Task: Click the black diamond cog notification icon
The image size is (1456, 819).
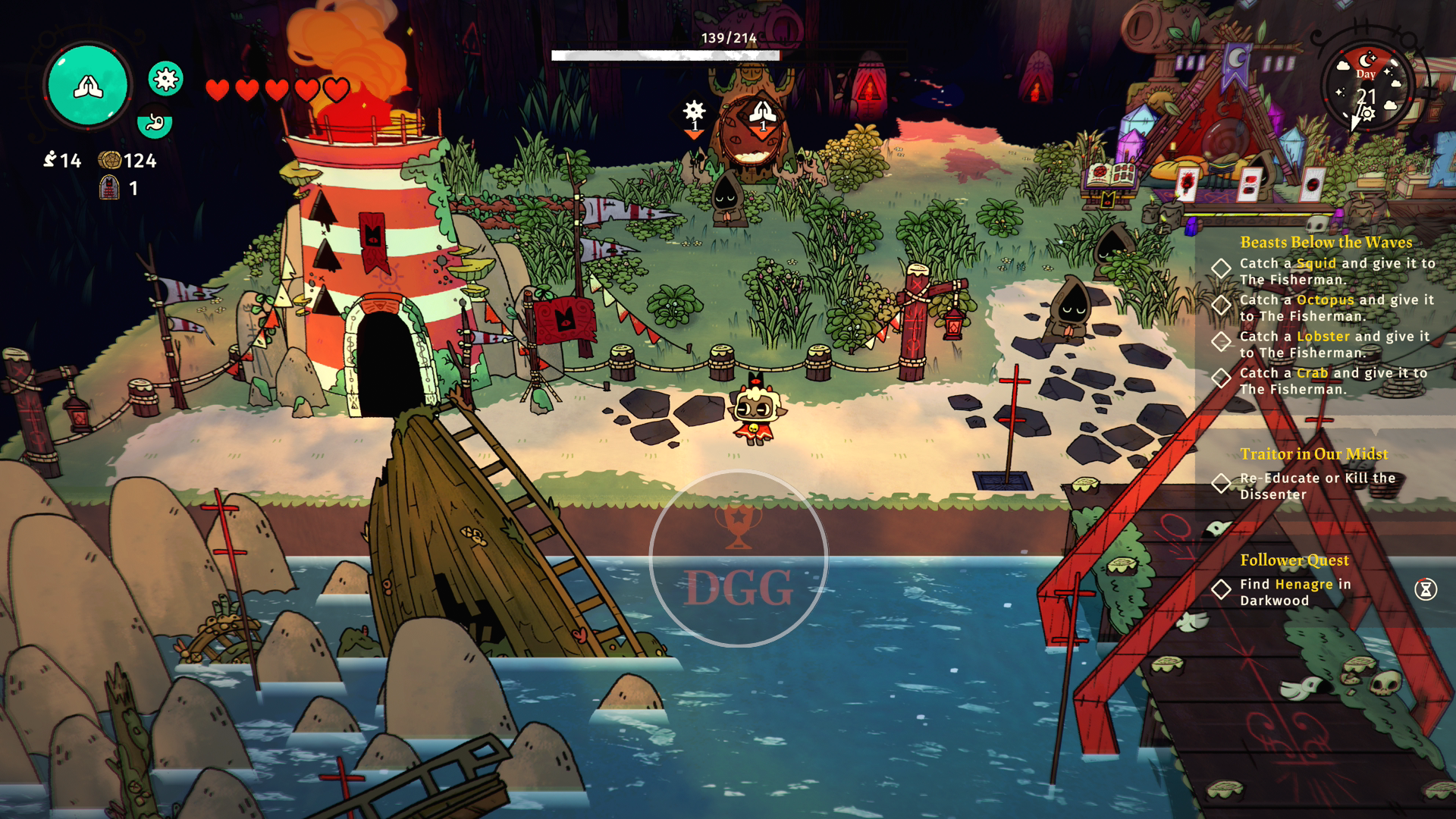Action: click(x=694, y=113)
